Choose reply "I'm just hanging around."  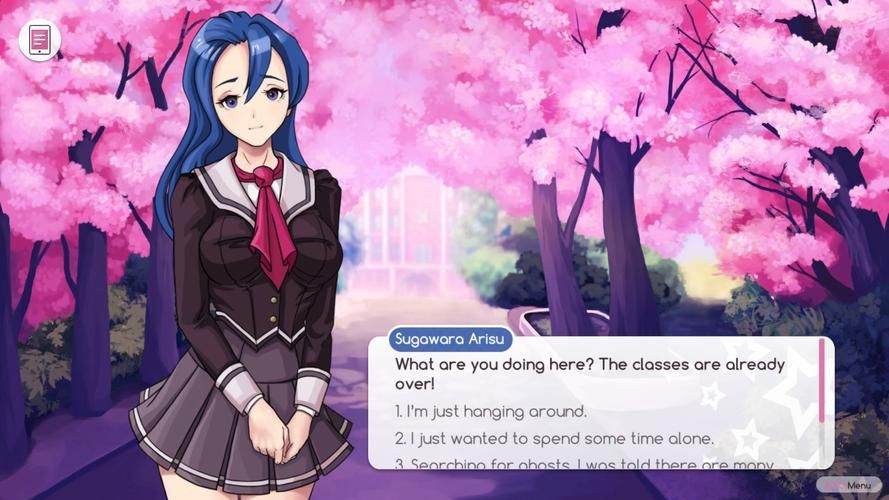[x=491, y=411]
